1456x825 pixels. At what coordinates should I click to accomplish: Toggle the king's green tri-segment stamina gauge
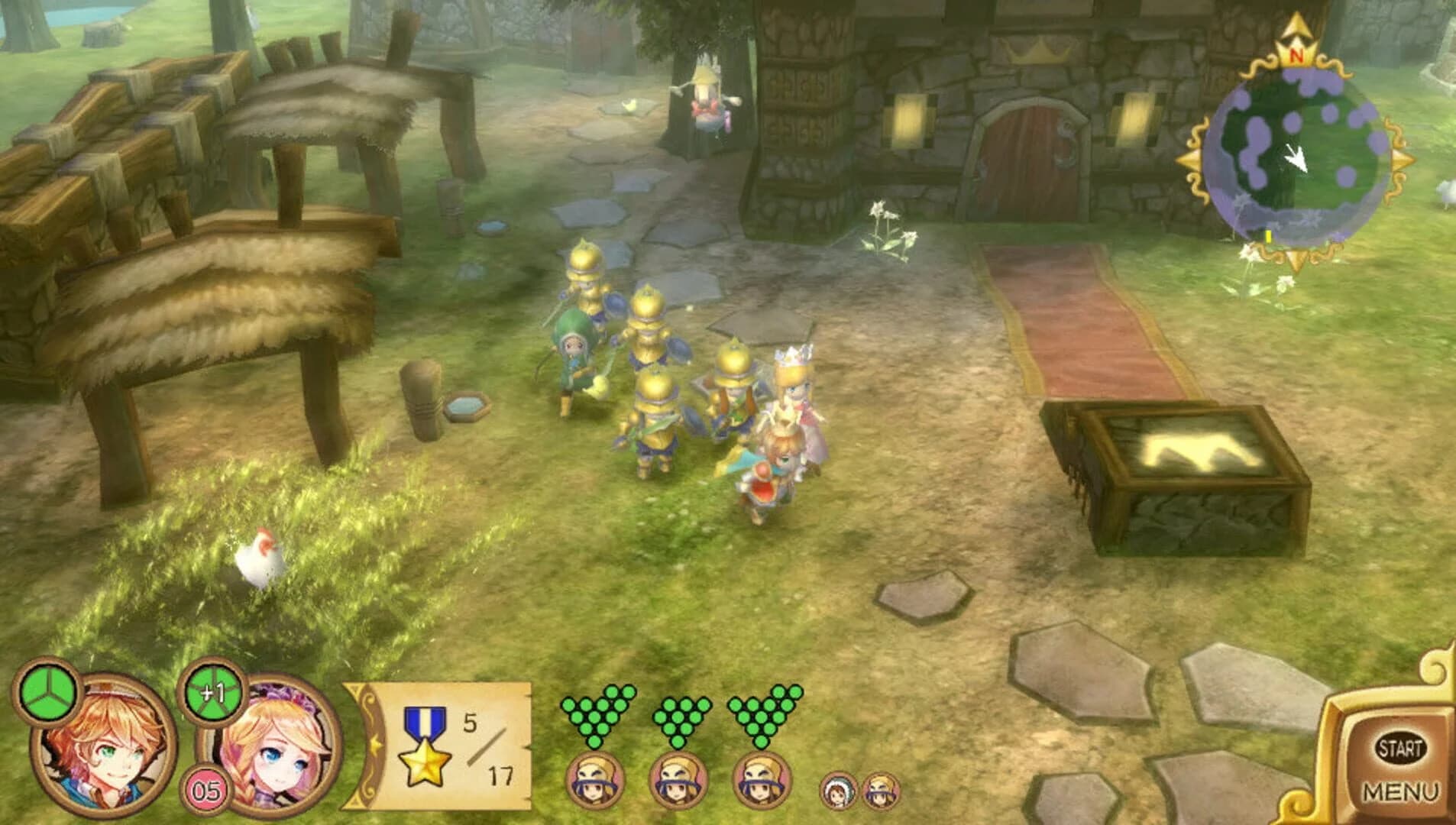pyautogui.click(x=48, y=695)
